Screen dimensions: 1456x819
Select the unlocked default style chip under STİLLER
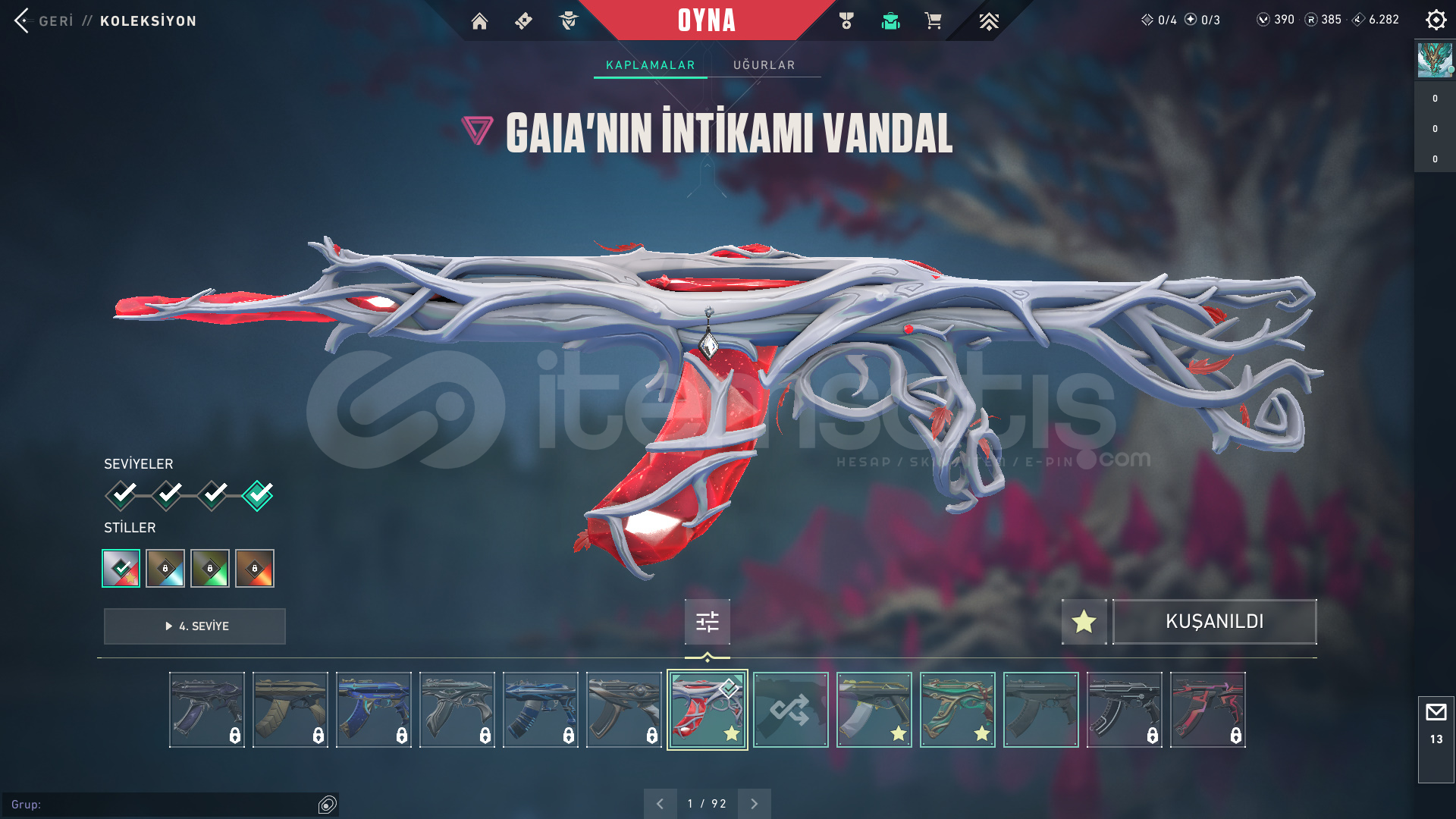tap(121, 568)
